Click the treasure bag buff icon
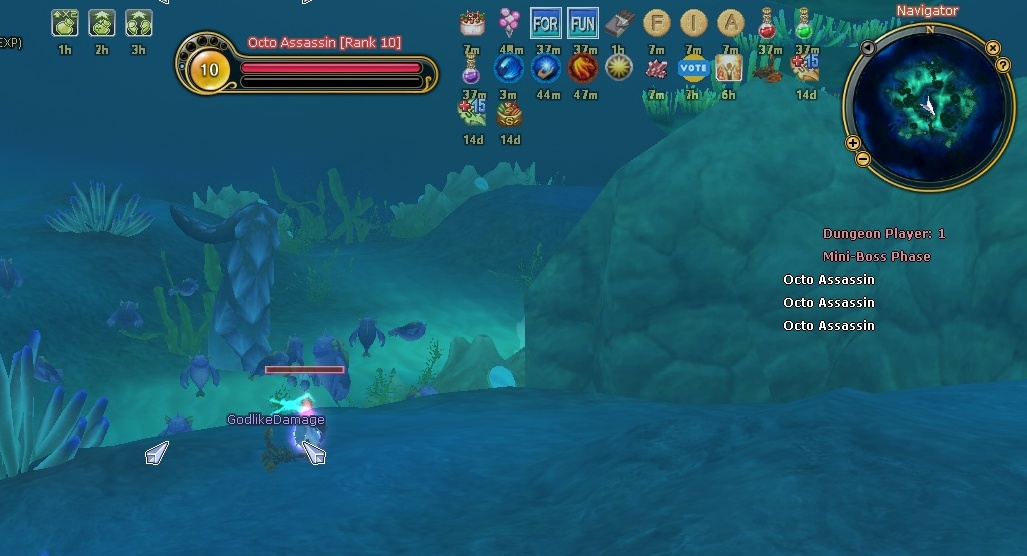 (x=510, y=114)
